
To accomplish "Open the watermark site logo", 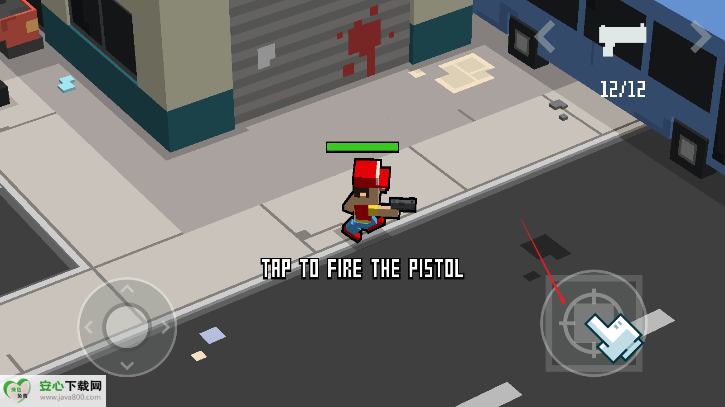I will (x=52, y=391).
